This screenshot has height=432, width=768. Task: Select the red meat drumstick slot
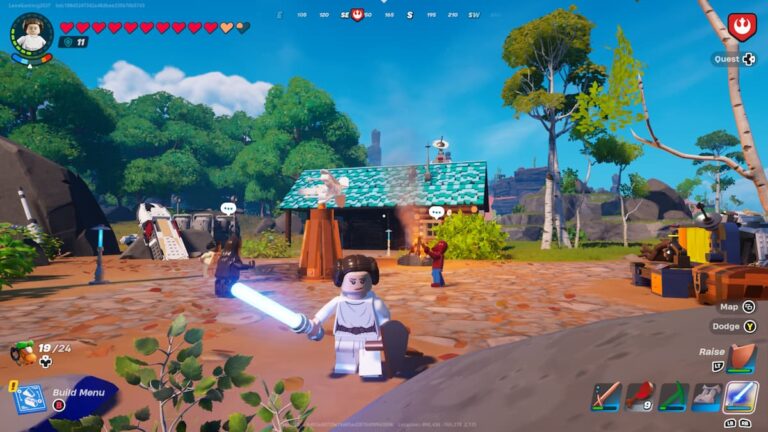click(x=640, y=396)
